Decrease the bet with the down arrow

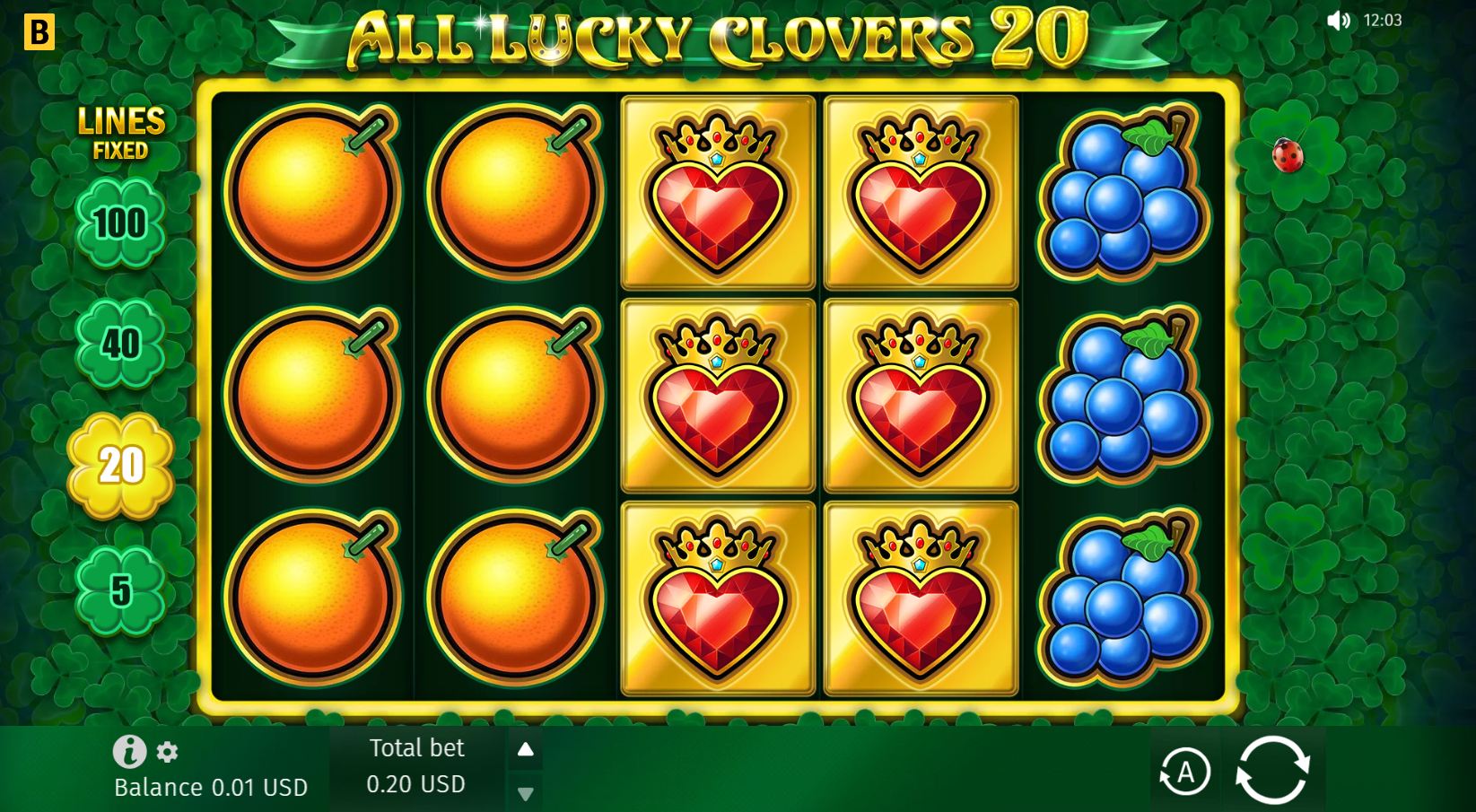(525, 793)
